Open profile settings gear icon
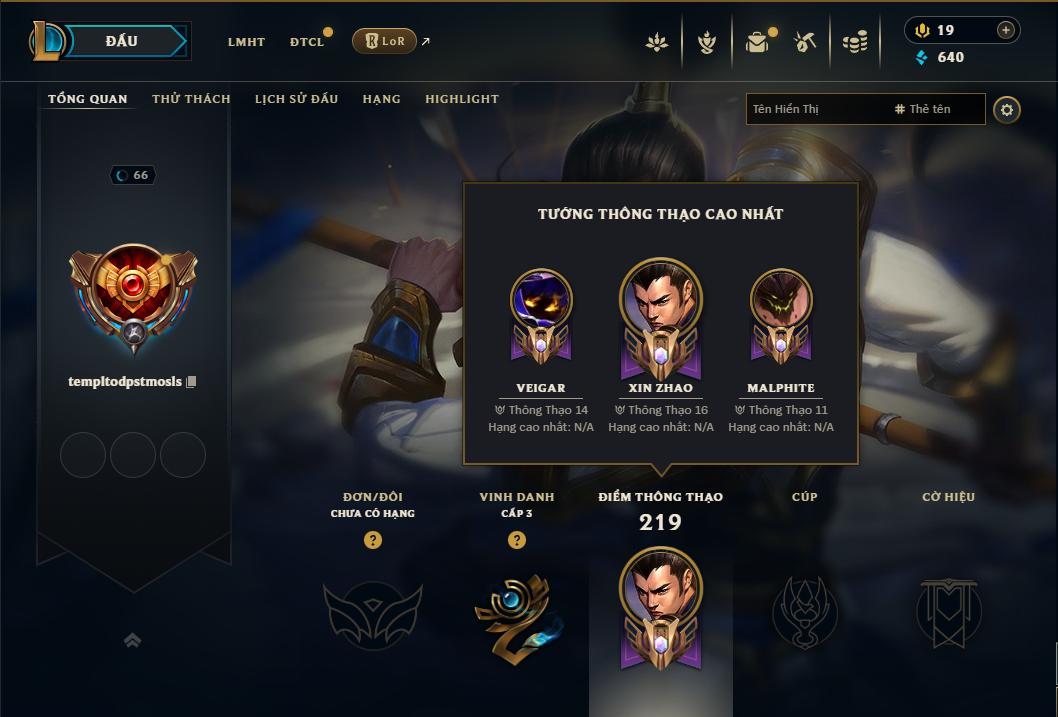 (x=1007, y=109)
